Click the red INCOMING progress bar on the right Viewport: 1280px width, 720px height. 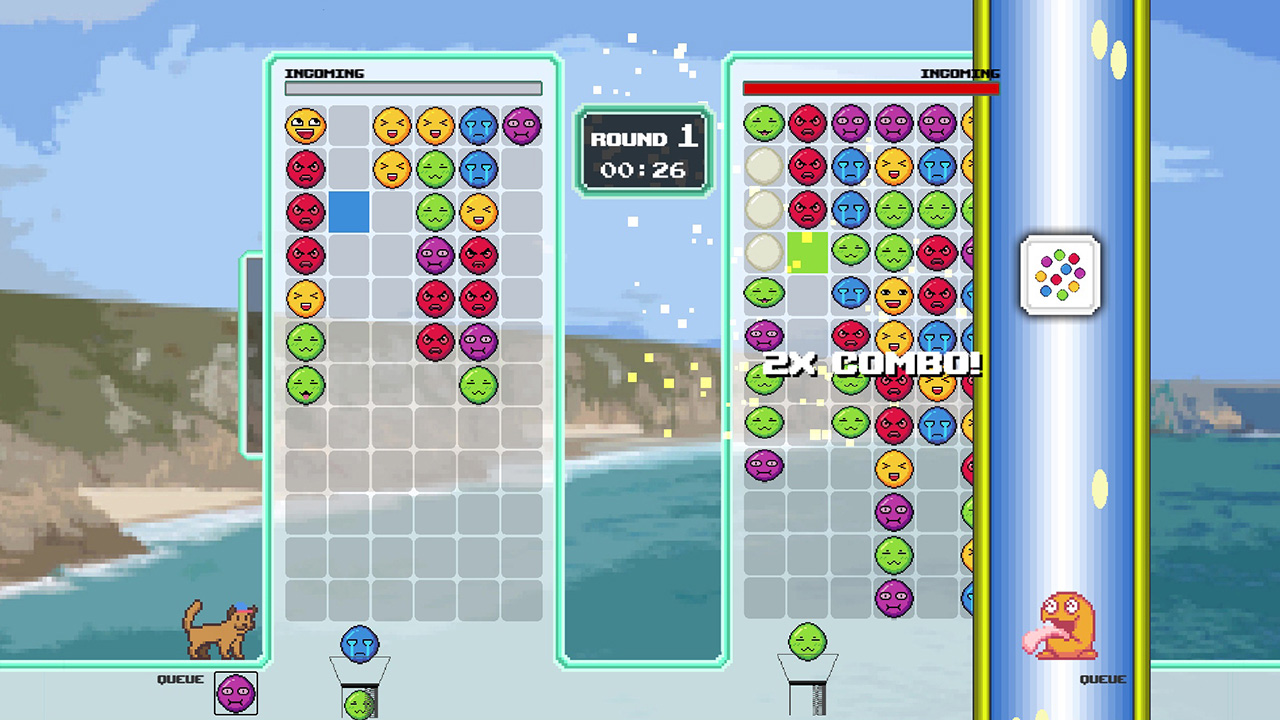click(x=869, y=87)
